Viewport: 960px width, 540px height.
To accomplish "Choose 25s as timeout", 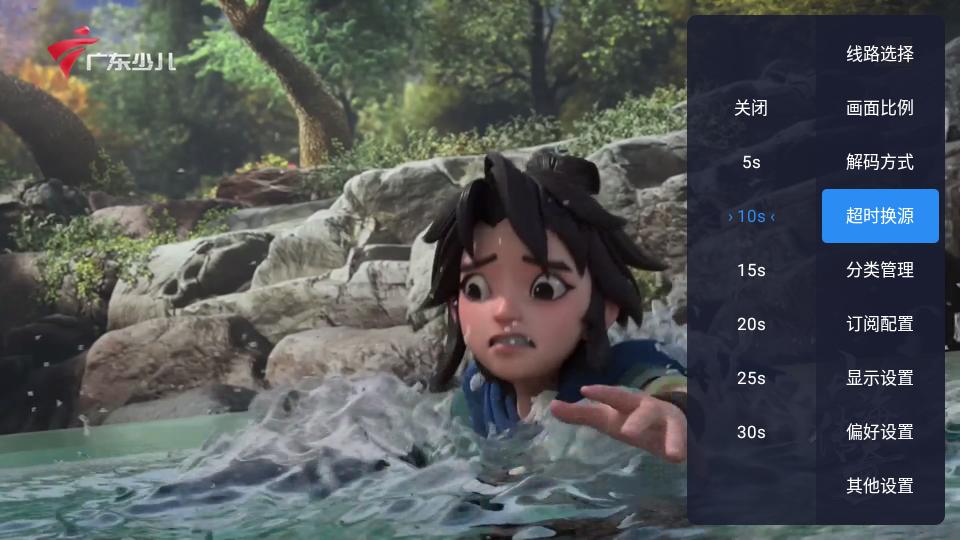I will coord(751,378).
